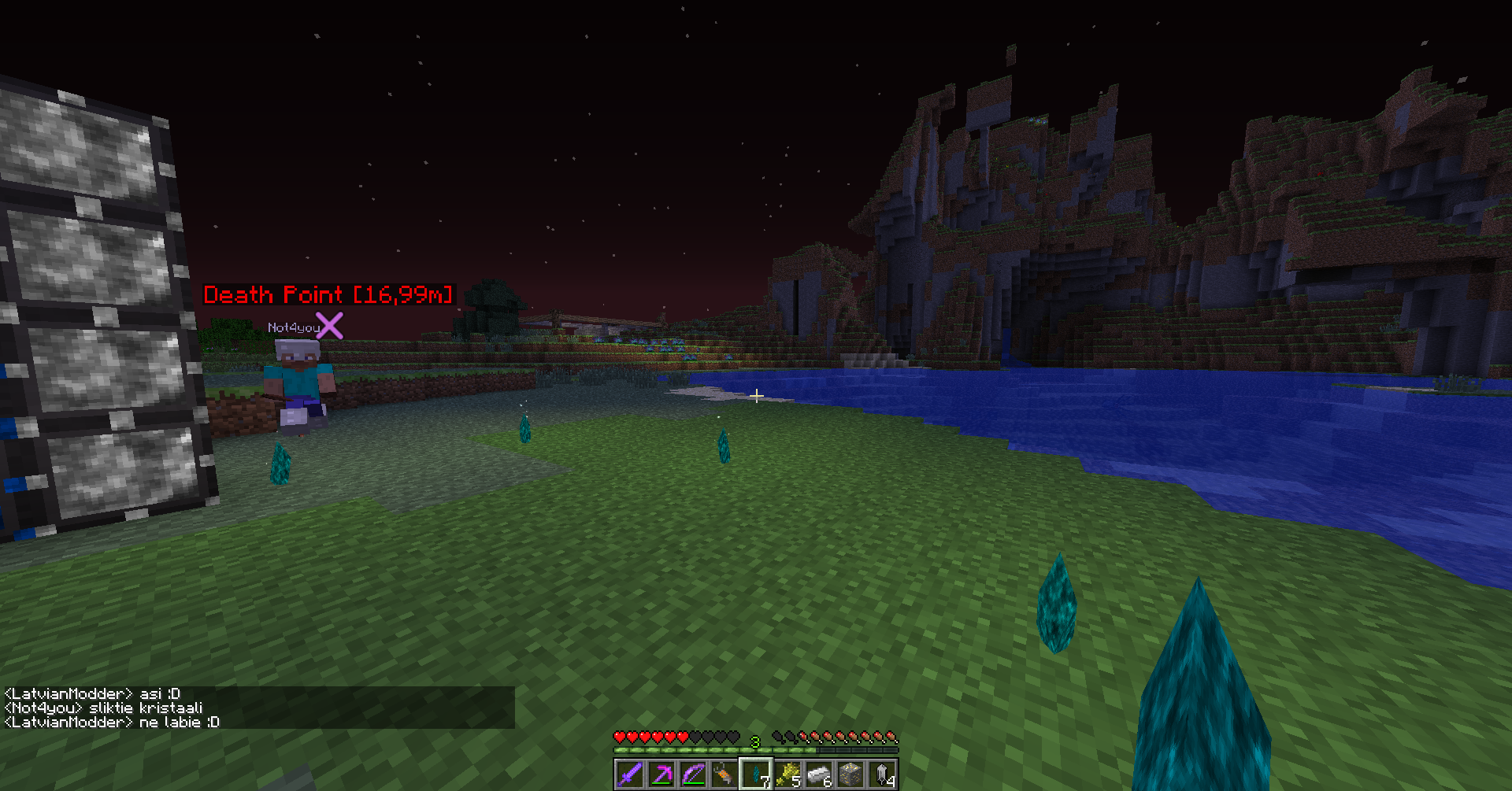Select the orange and grey tool slot
This screenshot has height=791, width=1512.
coord(724,774)
